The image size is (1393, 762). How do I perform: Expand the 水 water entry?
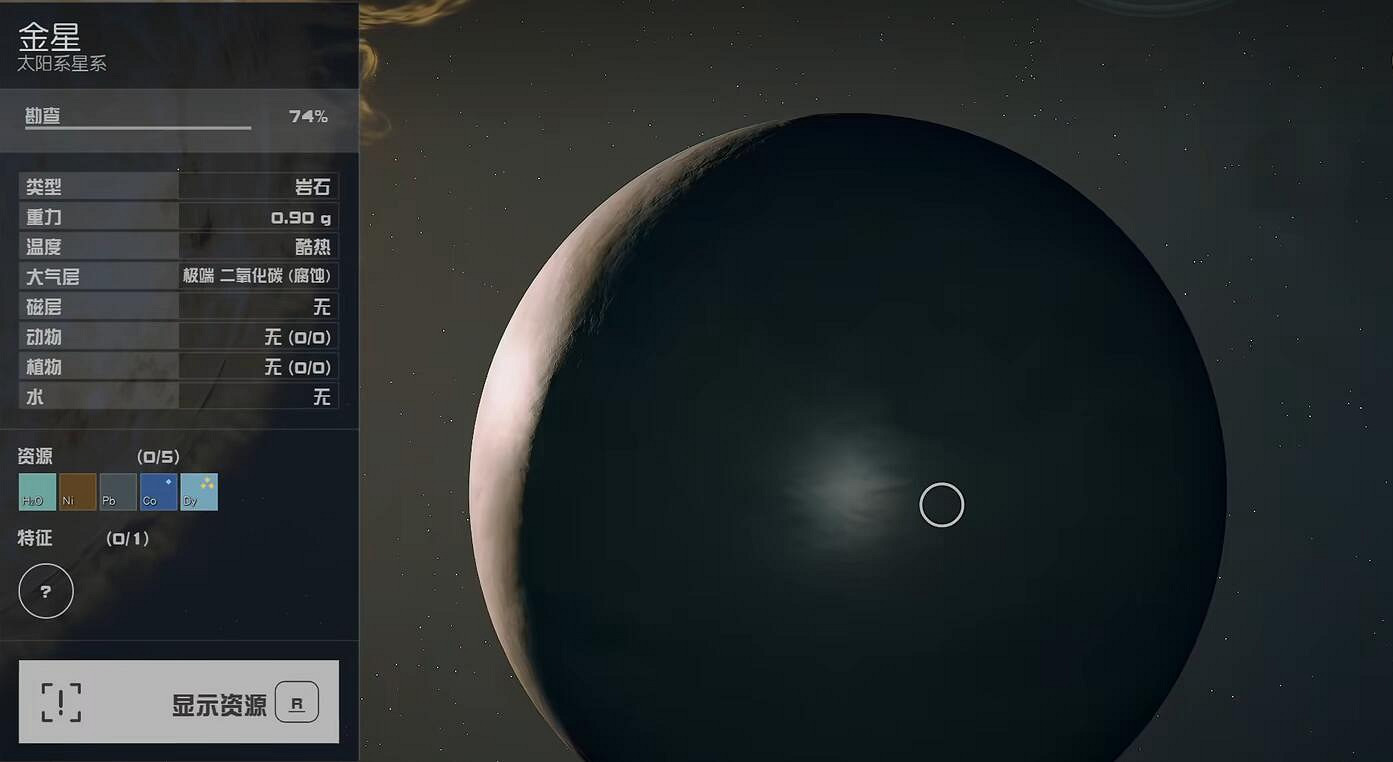[178, 396]
